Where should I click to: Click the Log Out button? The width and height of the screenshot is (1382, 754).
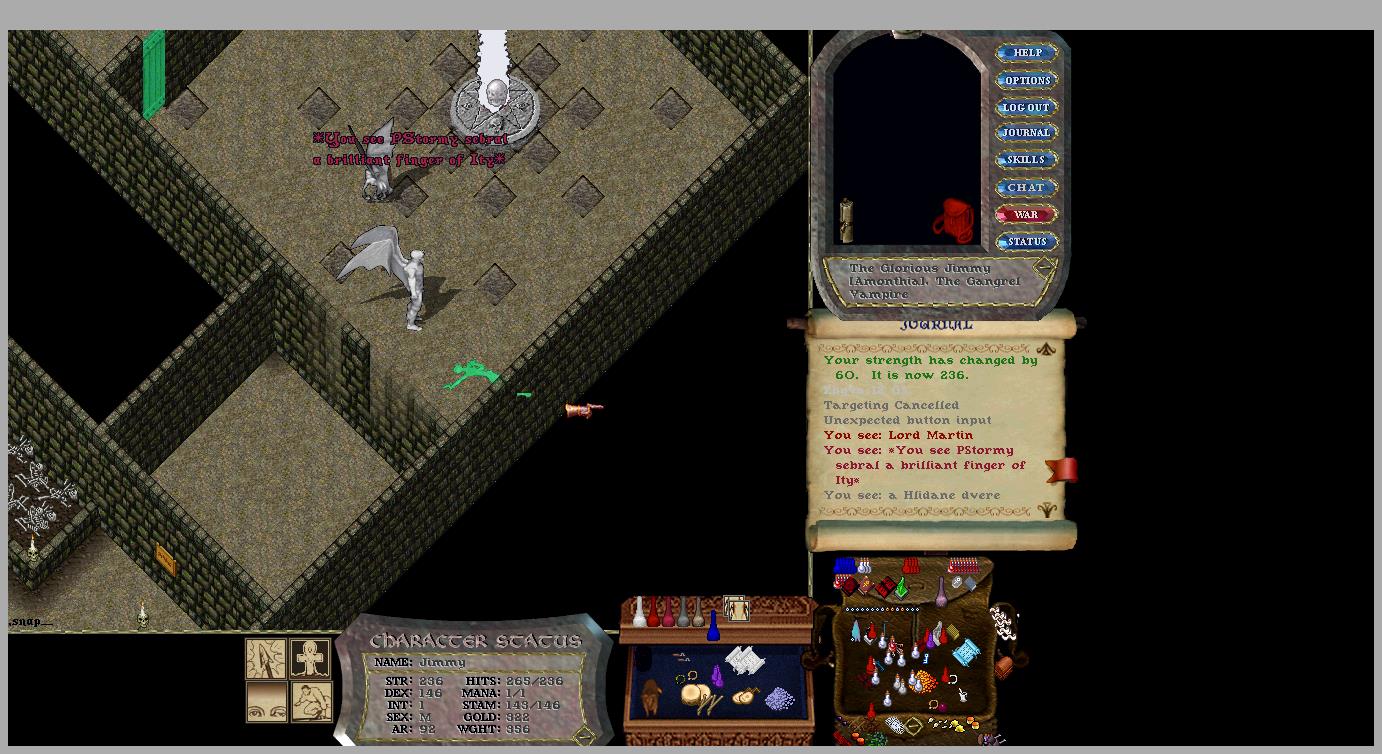(1027, 107)
